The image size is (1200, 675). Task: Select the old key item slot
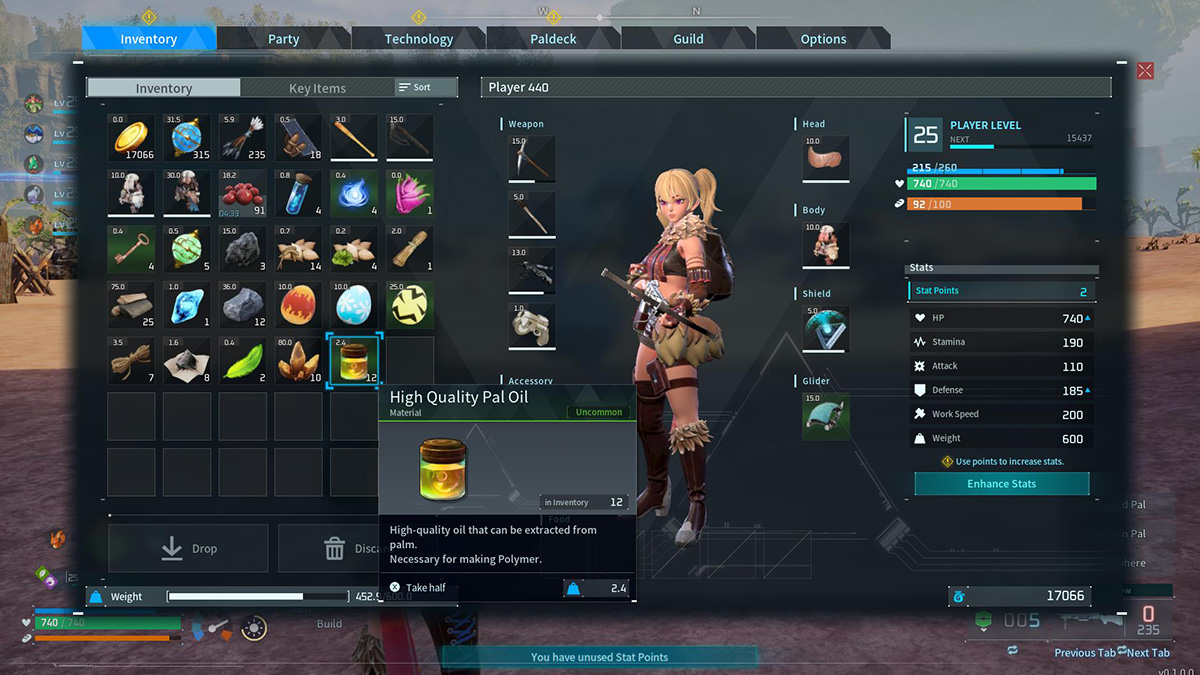point(132,250)
